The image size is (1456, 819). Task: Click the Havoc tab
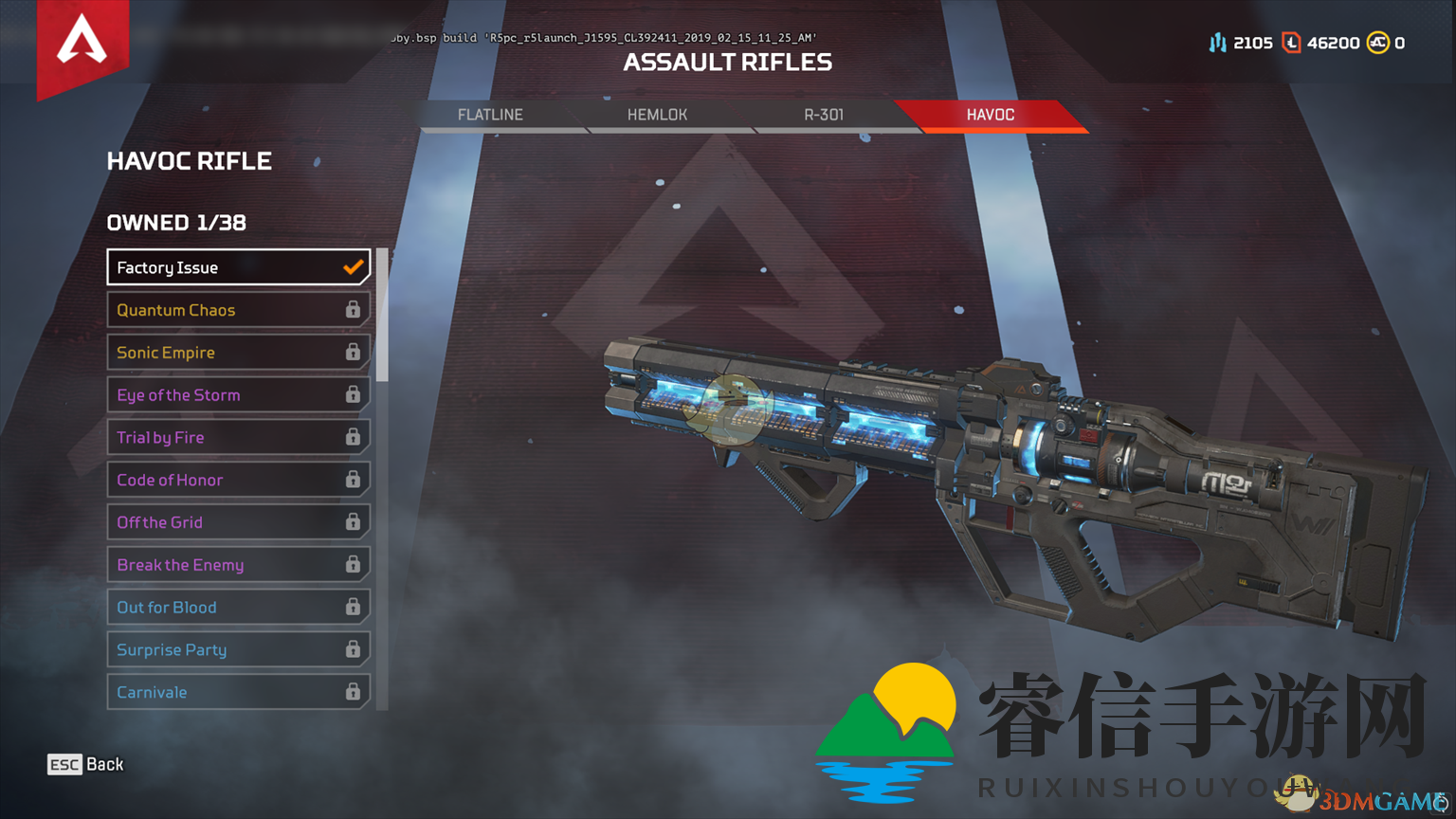click(991, 115)
